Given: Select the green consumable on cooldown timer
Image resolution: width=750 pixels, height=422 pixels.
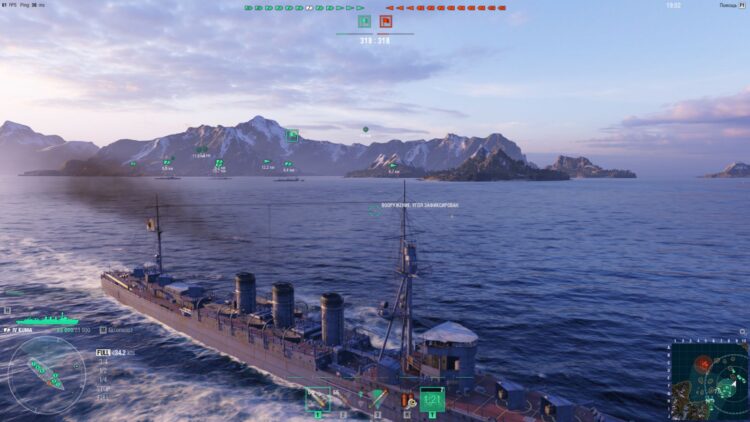Looking at the screenshot, I should [432, 399].
